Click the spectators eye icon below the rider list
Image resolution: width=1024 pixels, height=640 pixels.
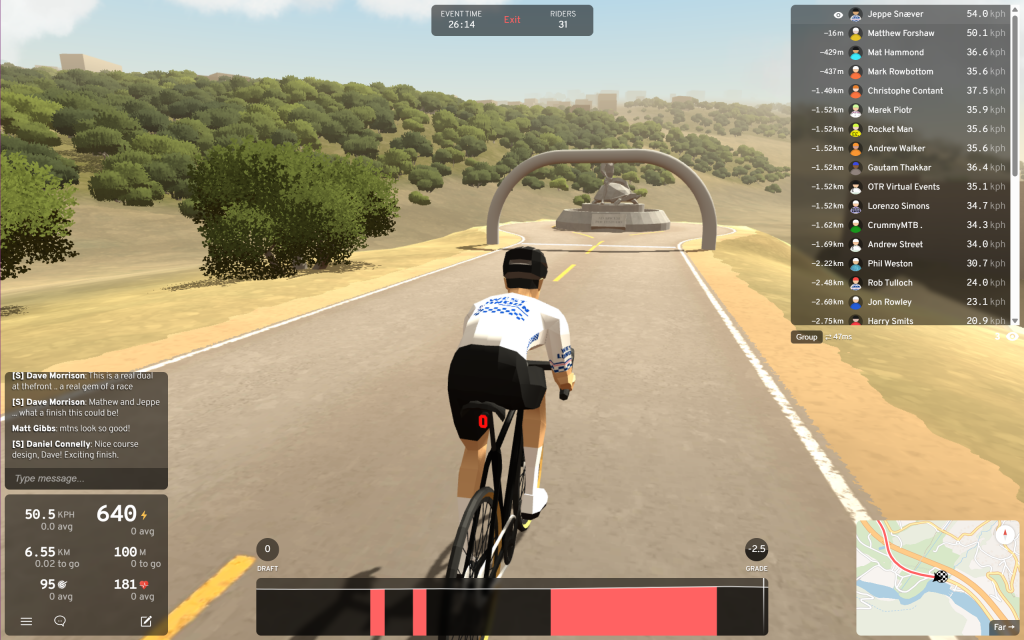[1012, 337]
